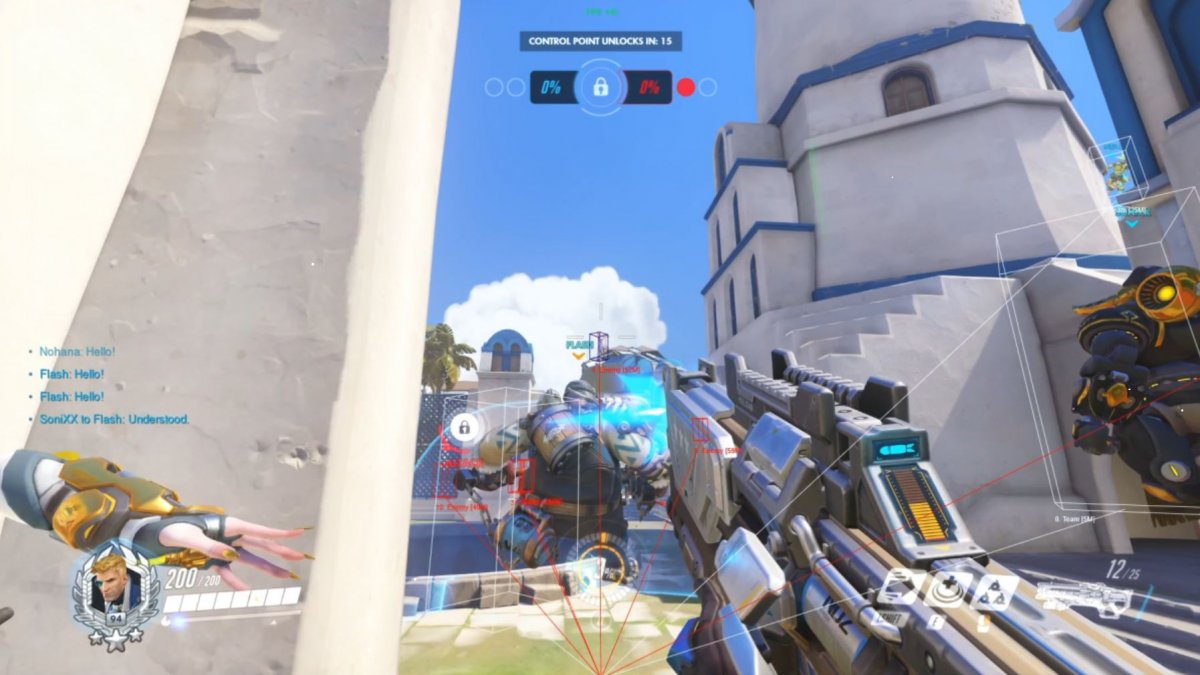Use the Biotic Field ability icon
This screenshot has width=1200, height=675.
click(945, 588)
